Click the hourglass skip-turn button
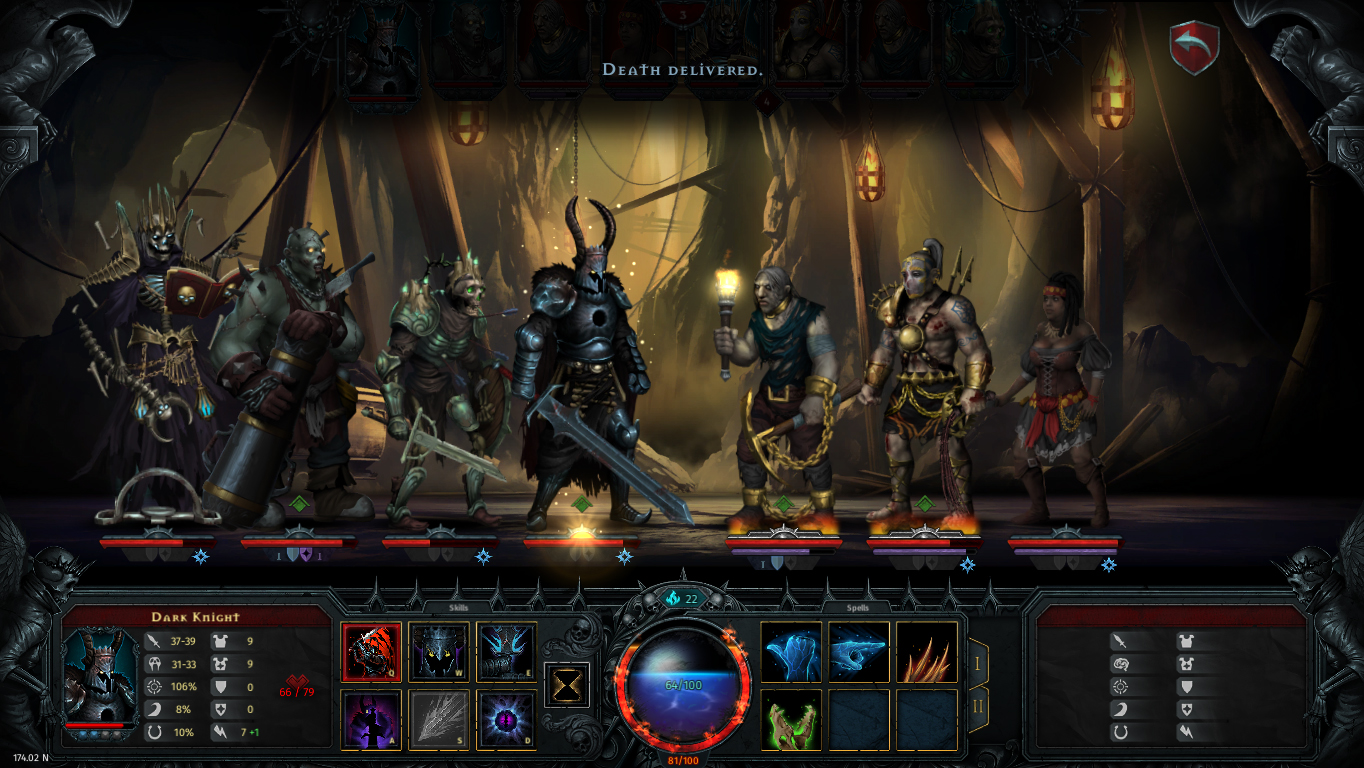Viewport: 1364px width, 768px height. tap(567, 685)
